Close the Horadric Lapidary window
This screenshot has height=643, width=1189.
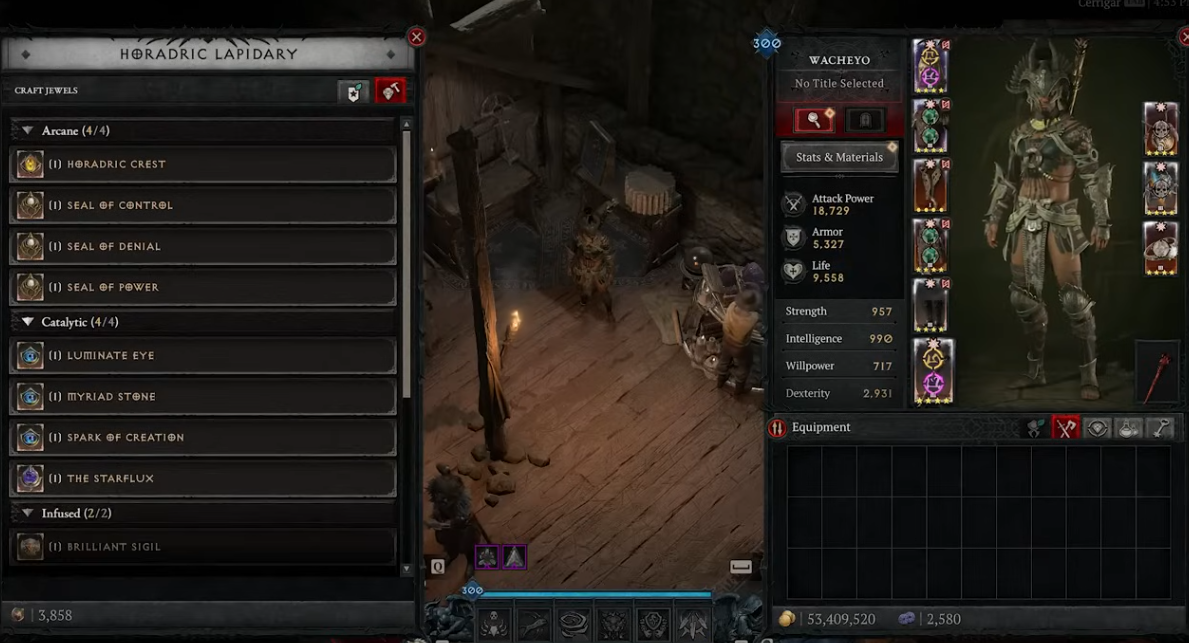pyautogui.click(x=417, y=37)
